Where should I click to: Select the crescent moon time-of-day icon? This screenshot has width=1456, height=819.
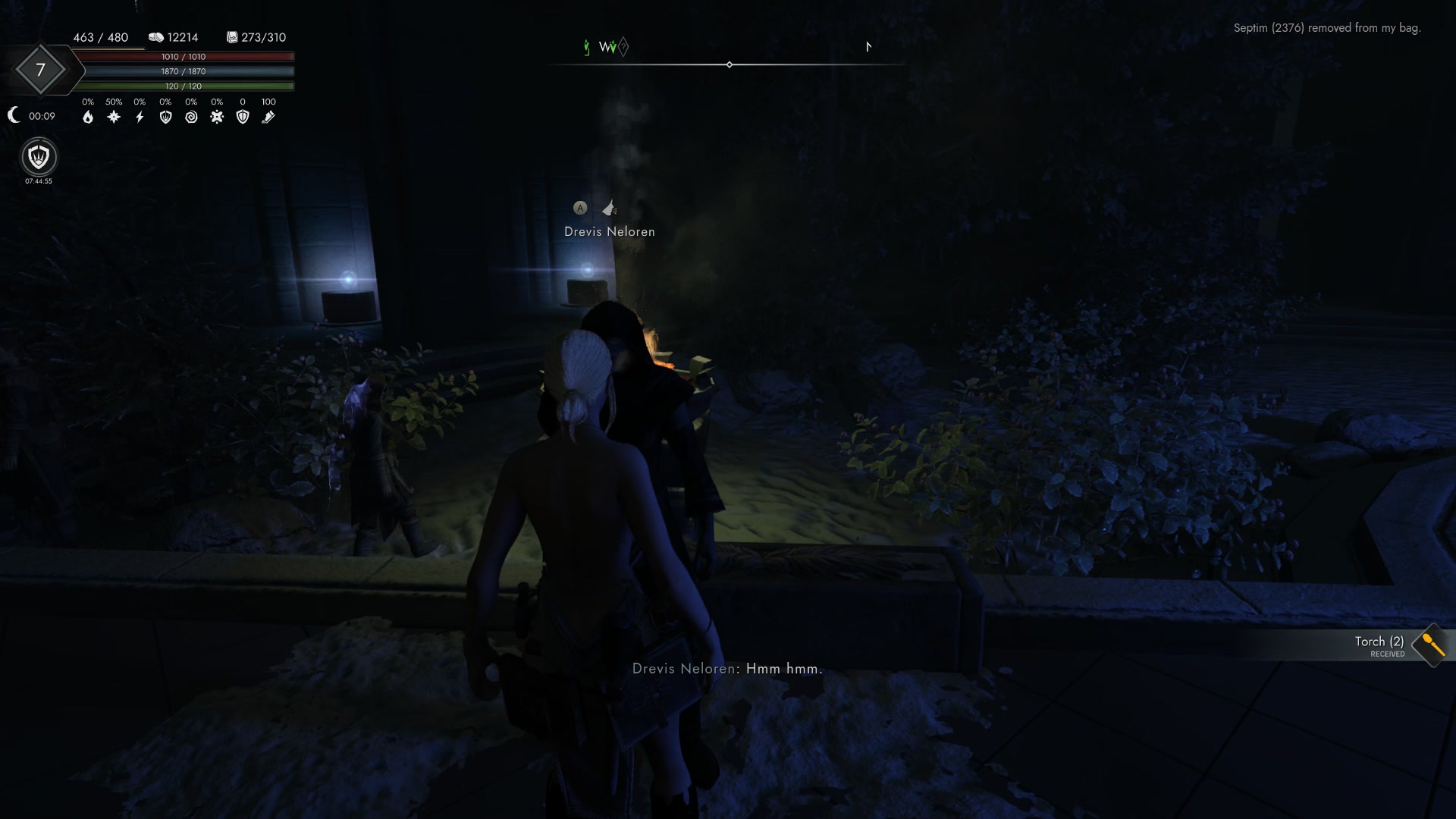(x=14, y=115)
